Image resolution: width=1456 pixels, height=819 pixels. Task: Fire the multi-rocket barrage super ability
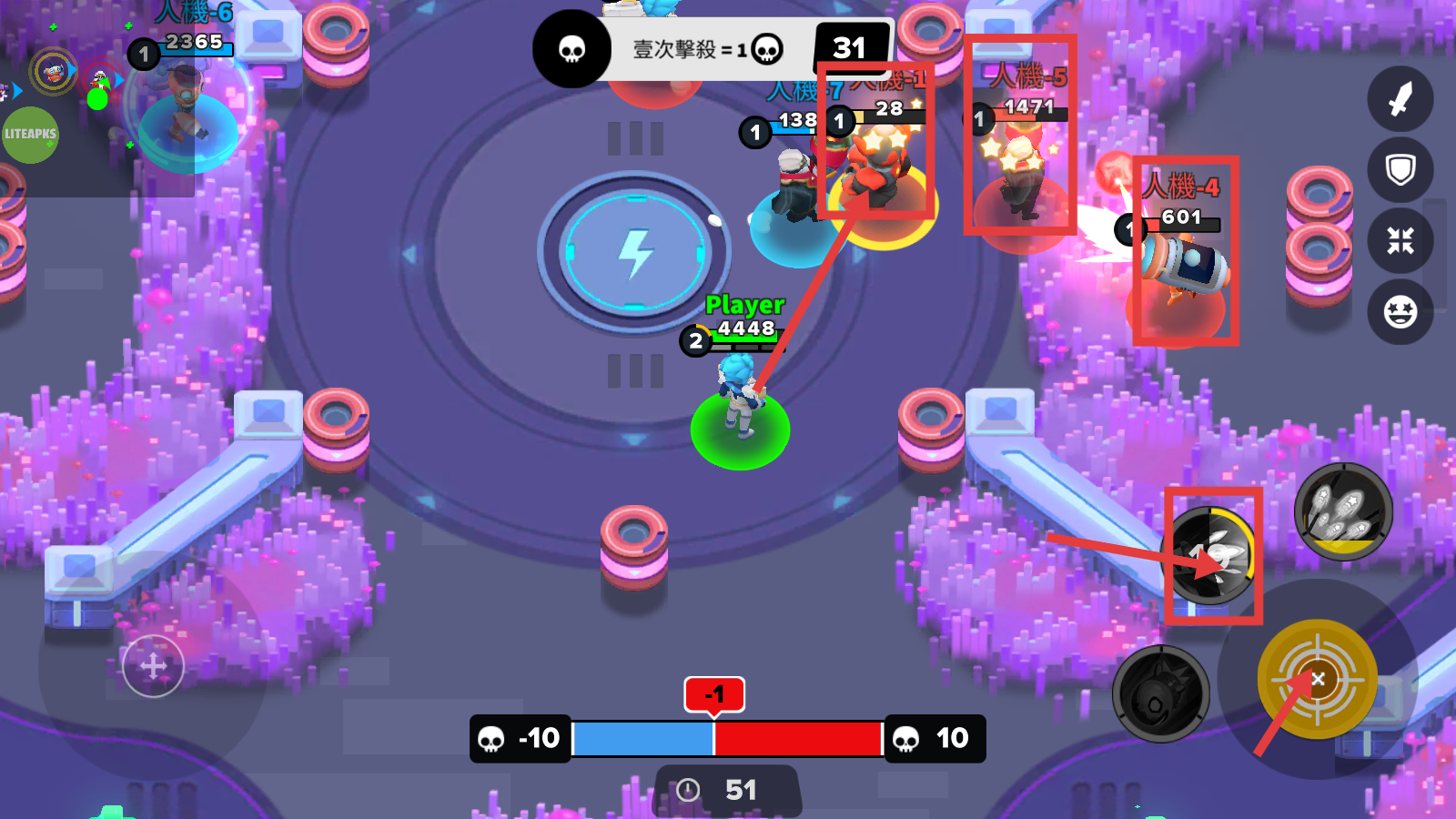click(x=1343, y=511)
